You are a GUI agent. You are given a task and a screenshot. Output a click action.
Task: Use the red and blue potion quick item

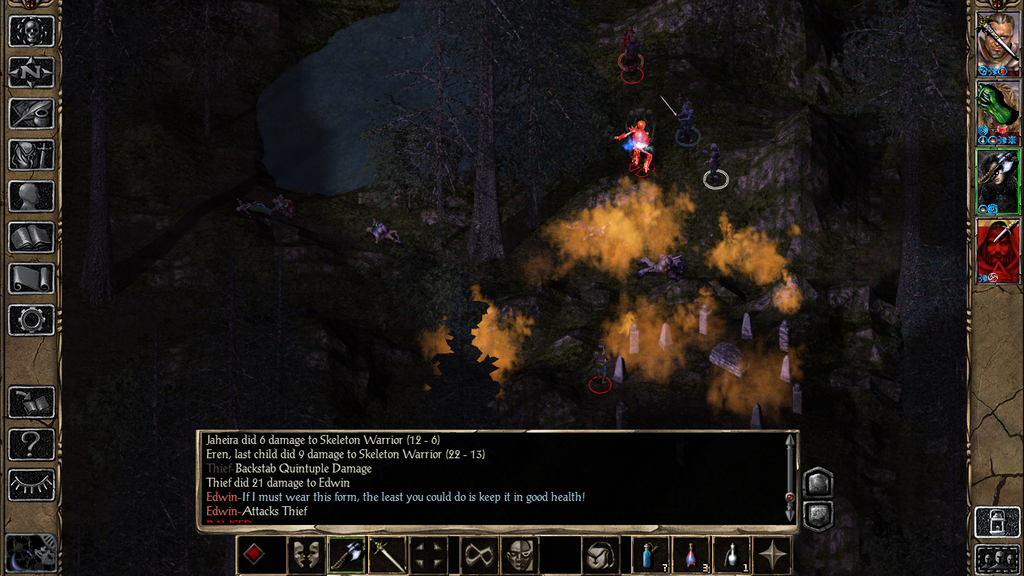tap(690, 555)
